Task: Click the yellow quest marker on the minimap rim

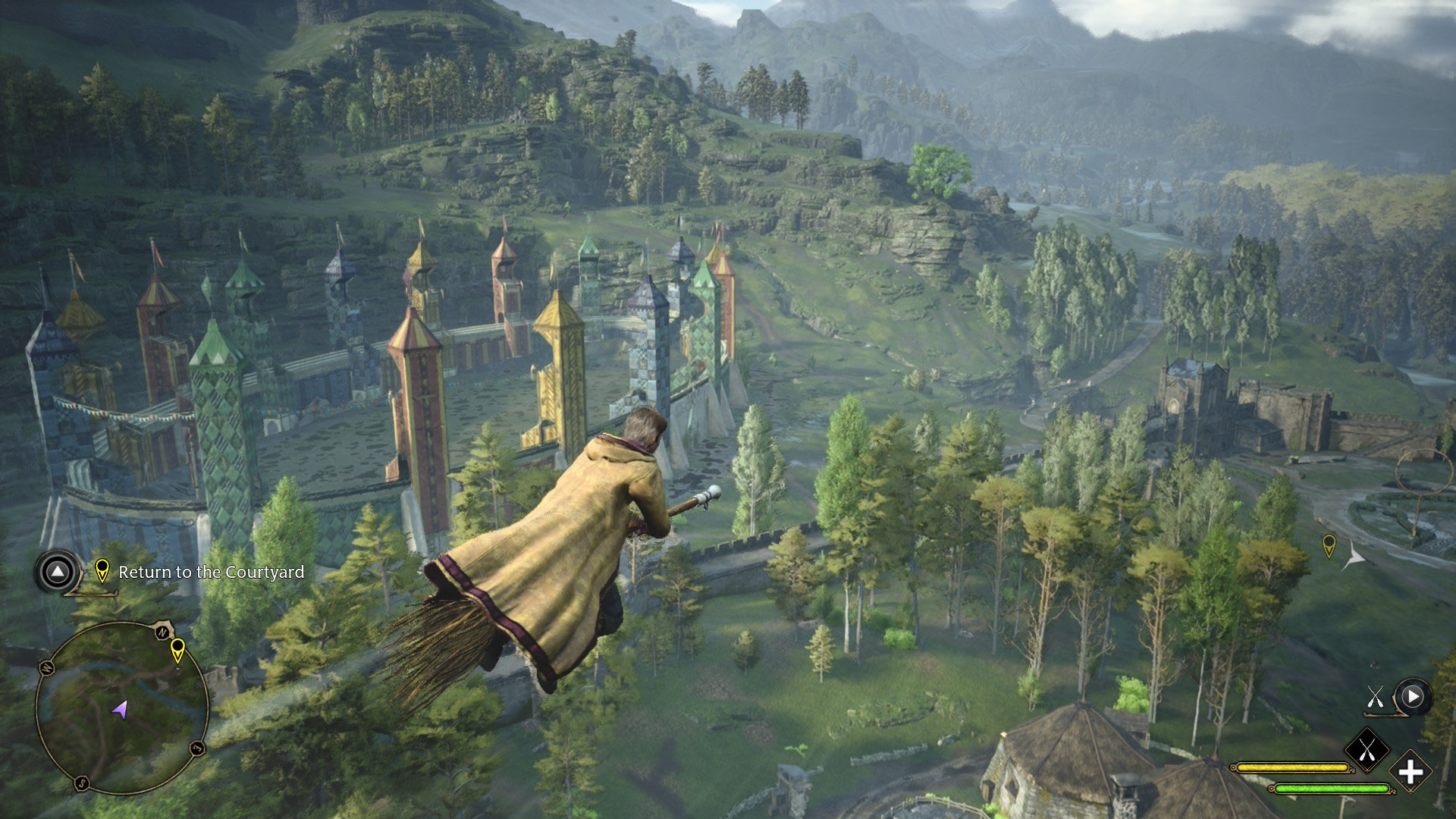Action: tap(177, 650)
